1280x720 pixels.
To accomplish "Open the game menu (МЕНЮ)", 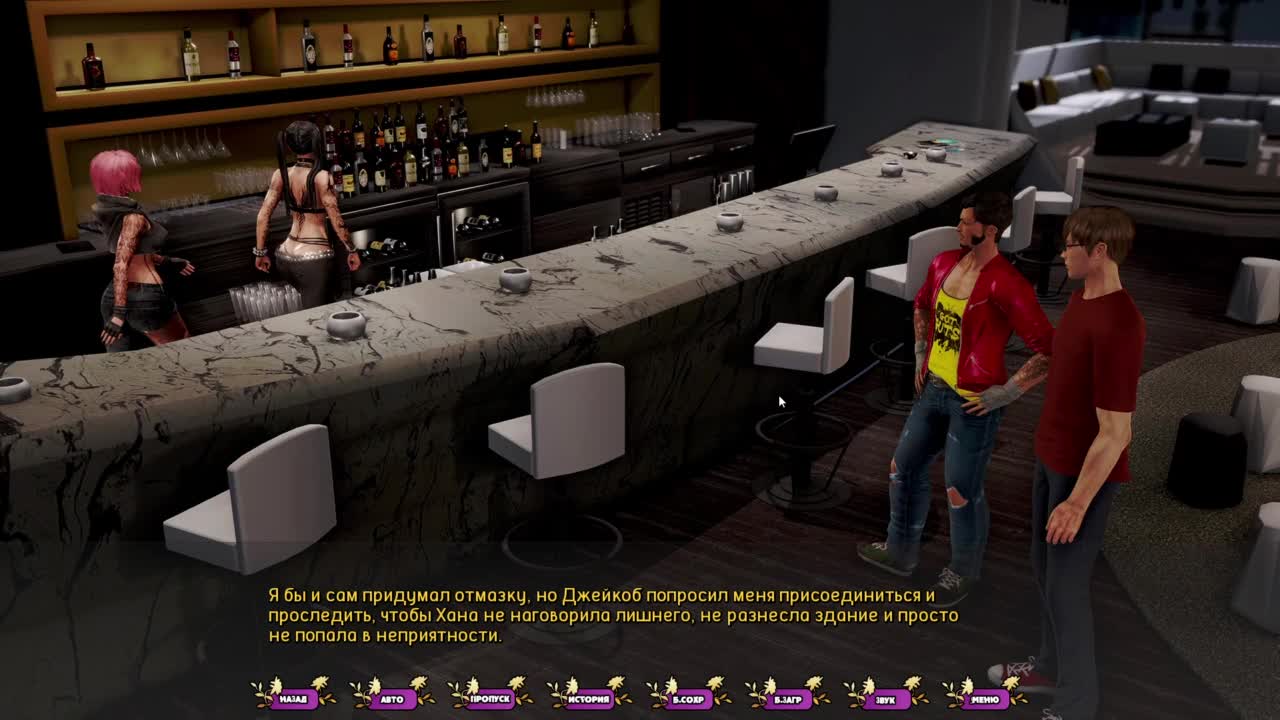I will coord(985,699).
